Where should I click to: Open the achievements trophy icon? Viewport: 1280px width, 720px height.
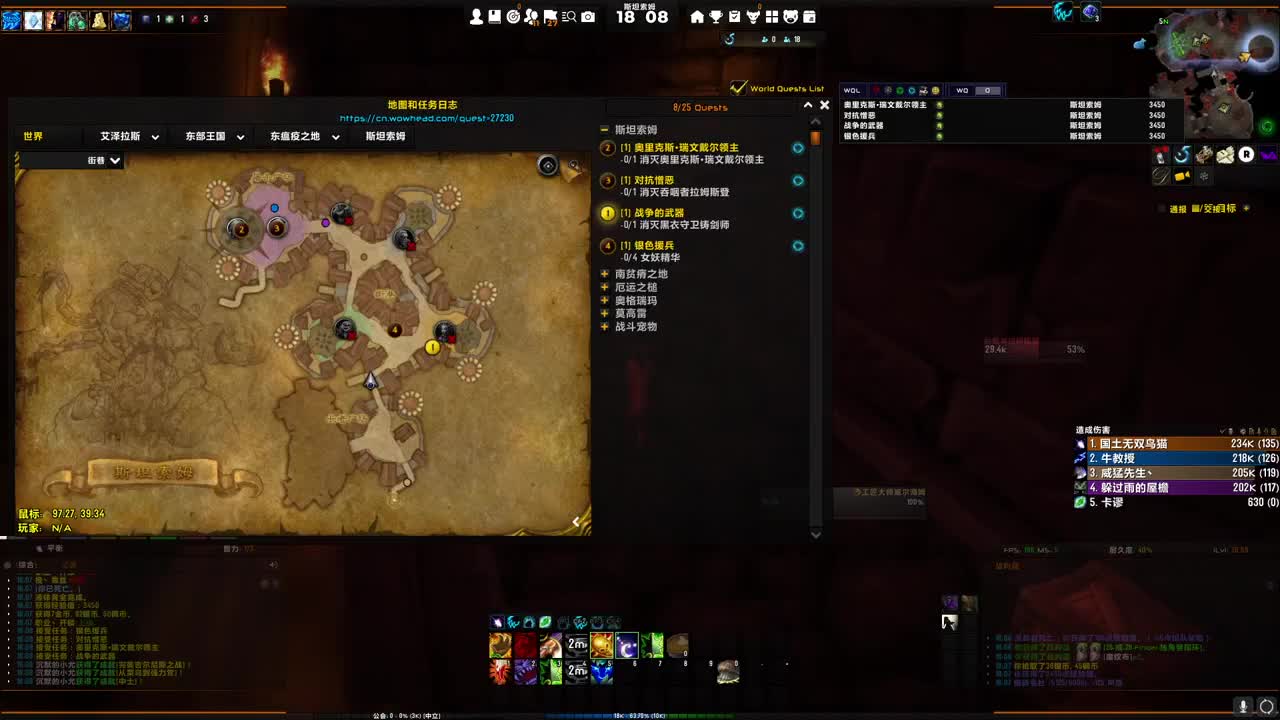[717, 16]
